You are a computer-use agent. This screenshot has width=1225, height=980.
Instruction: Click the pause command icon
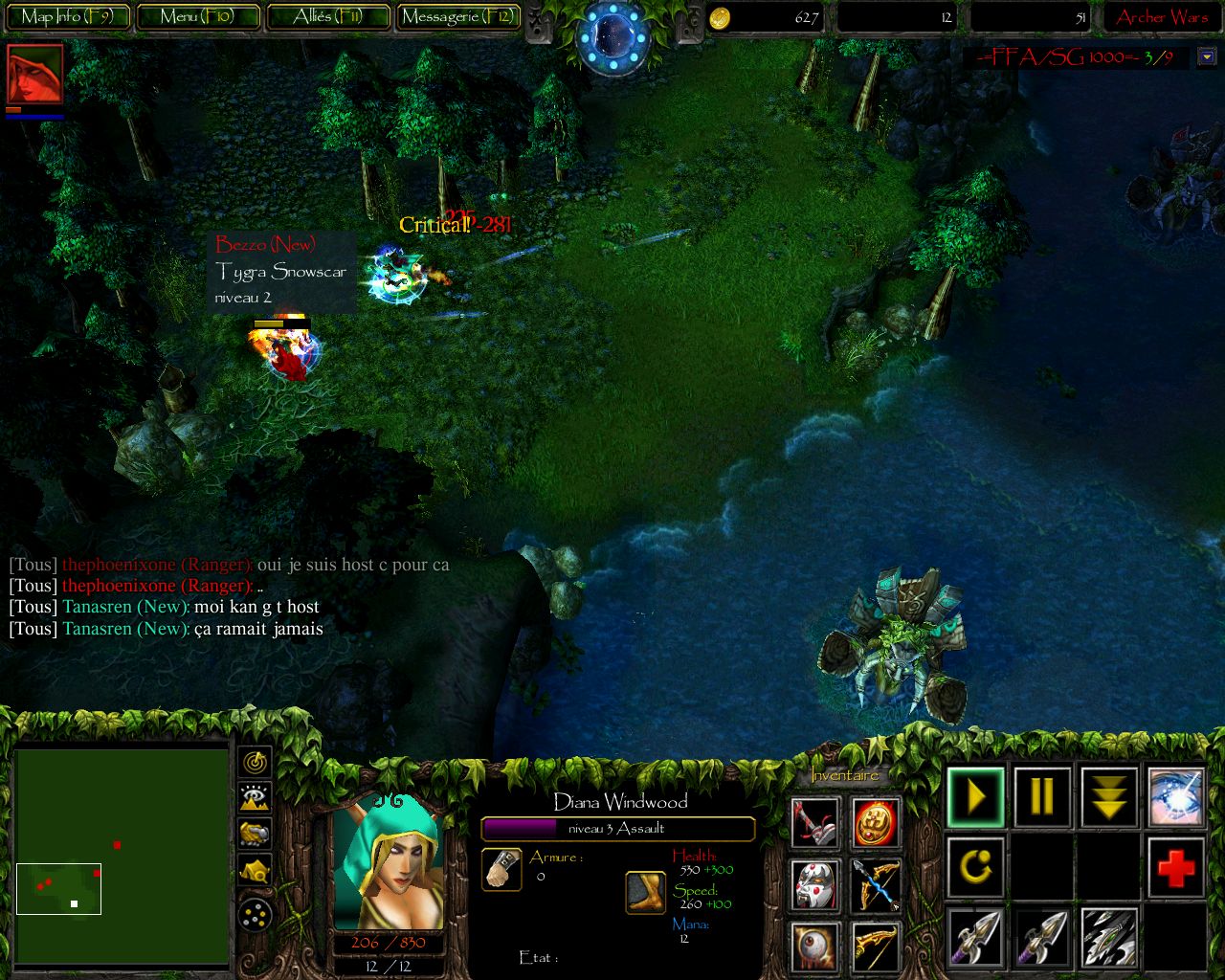point(1041,796)
